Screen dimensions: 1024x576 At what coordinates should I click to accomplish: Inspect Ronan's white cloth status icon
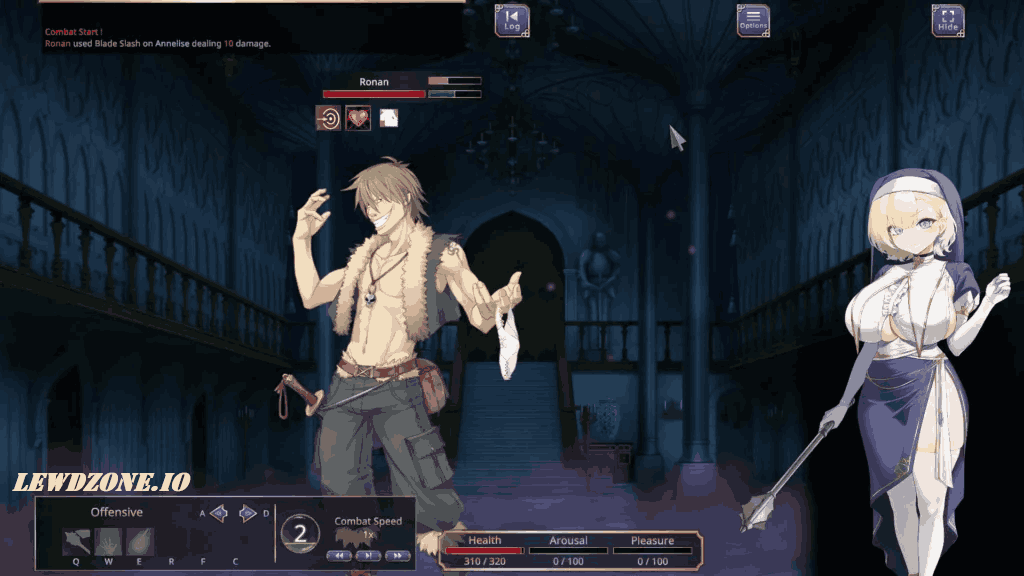[x=389, y=118]
